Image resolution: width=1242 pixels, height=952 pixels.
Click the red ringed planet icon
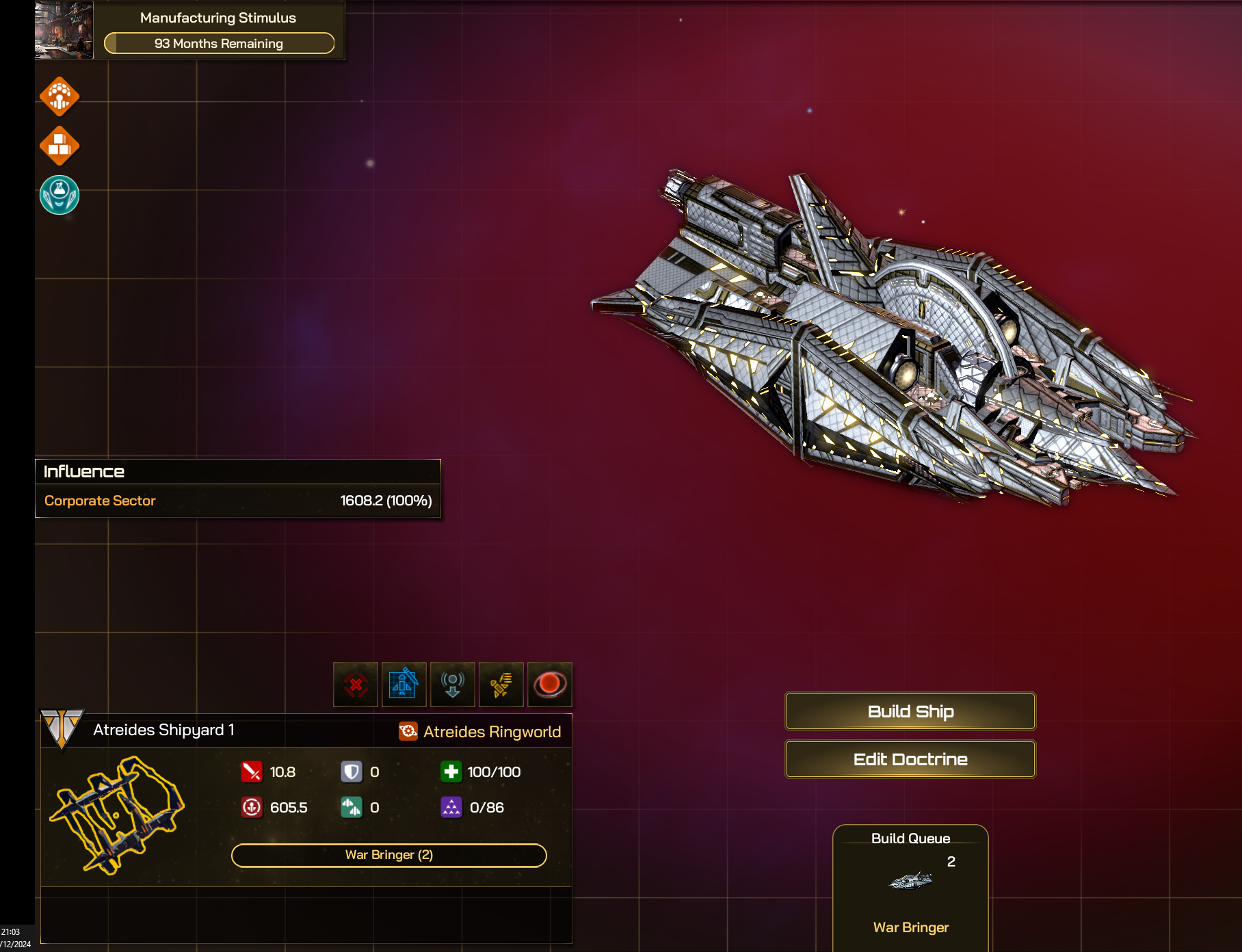[549, 684]
